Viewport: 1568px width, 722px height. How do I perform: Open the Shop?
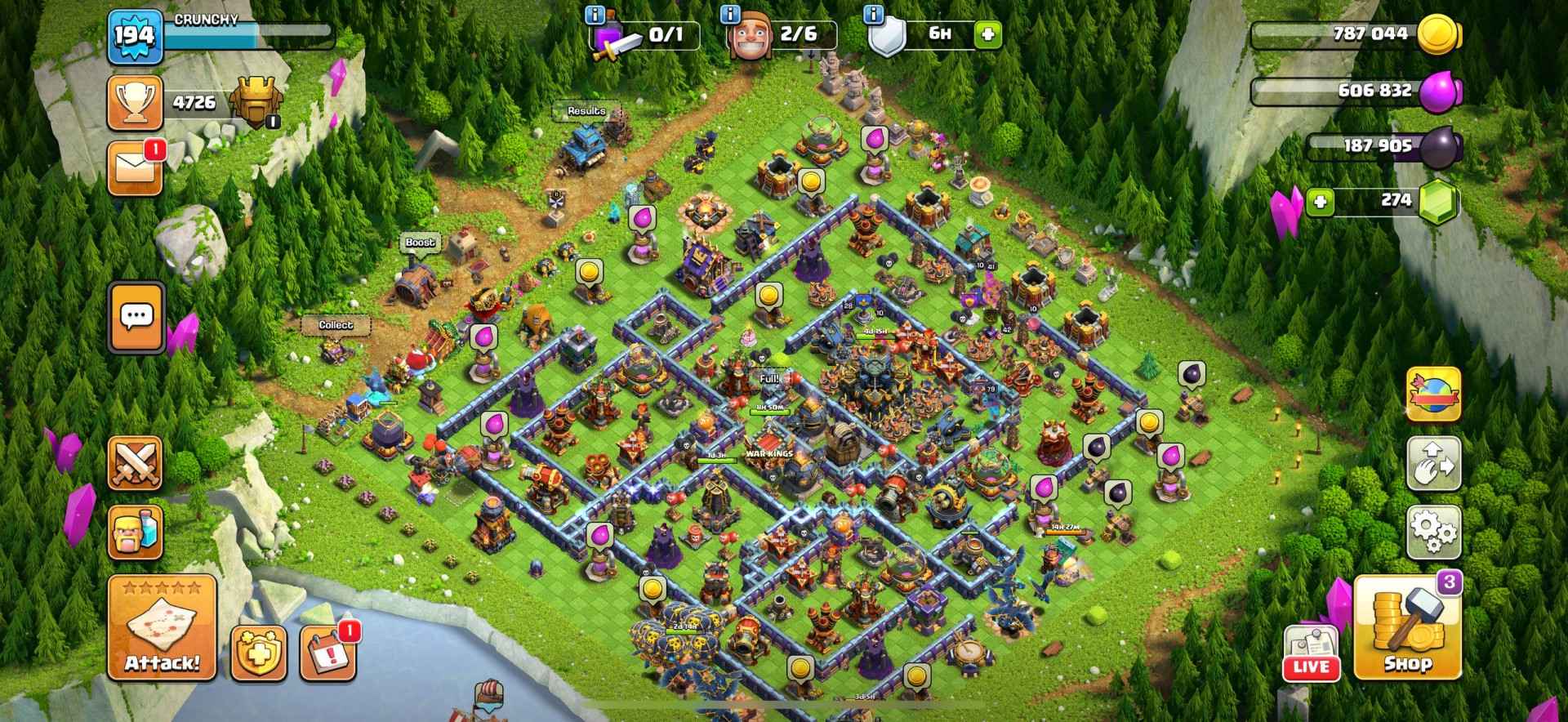[x=1407, y=628]
